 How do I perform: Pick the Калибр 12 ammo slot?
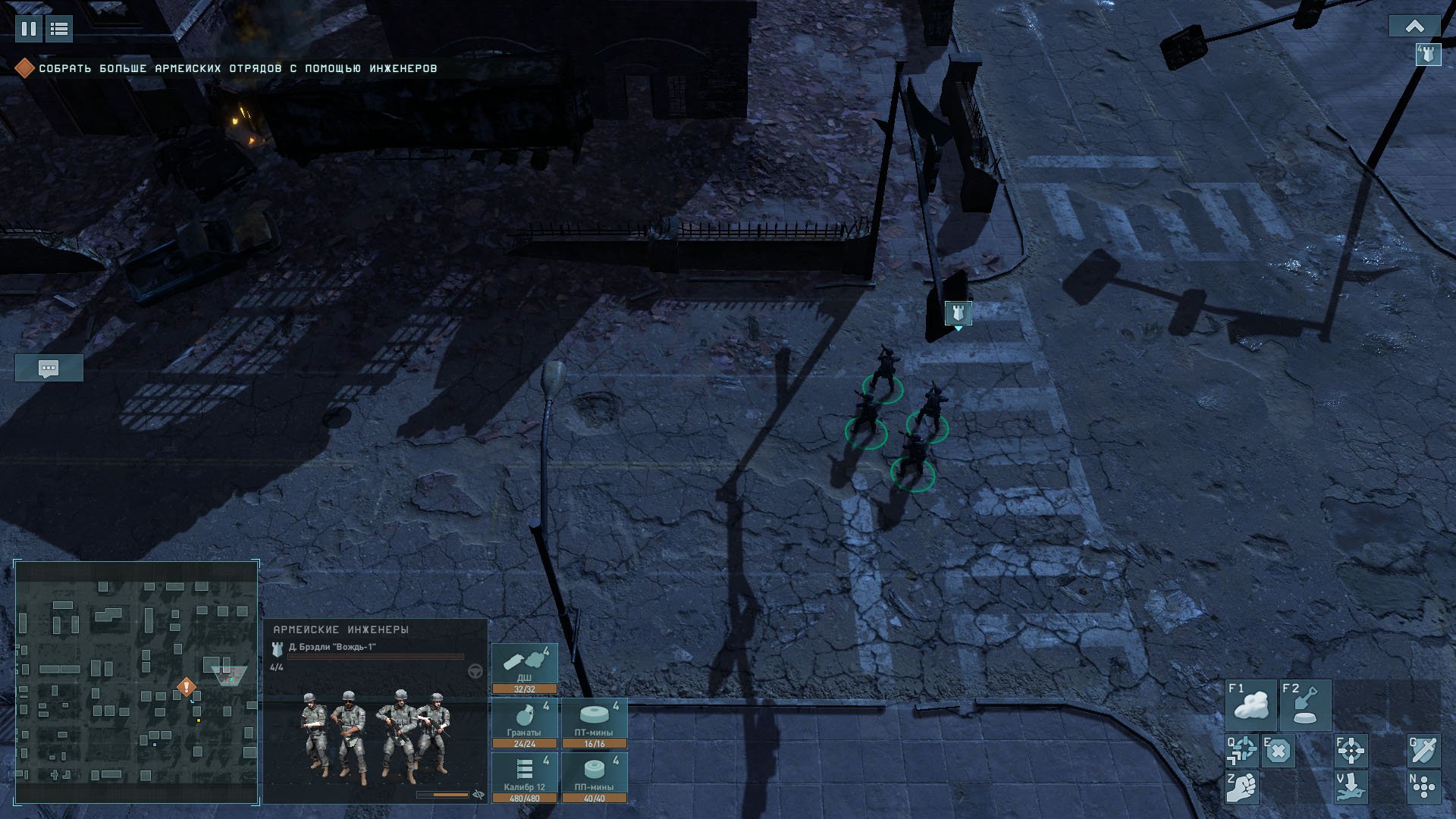click(525, 777)
